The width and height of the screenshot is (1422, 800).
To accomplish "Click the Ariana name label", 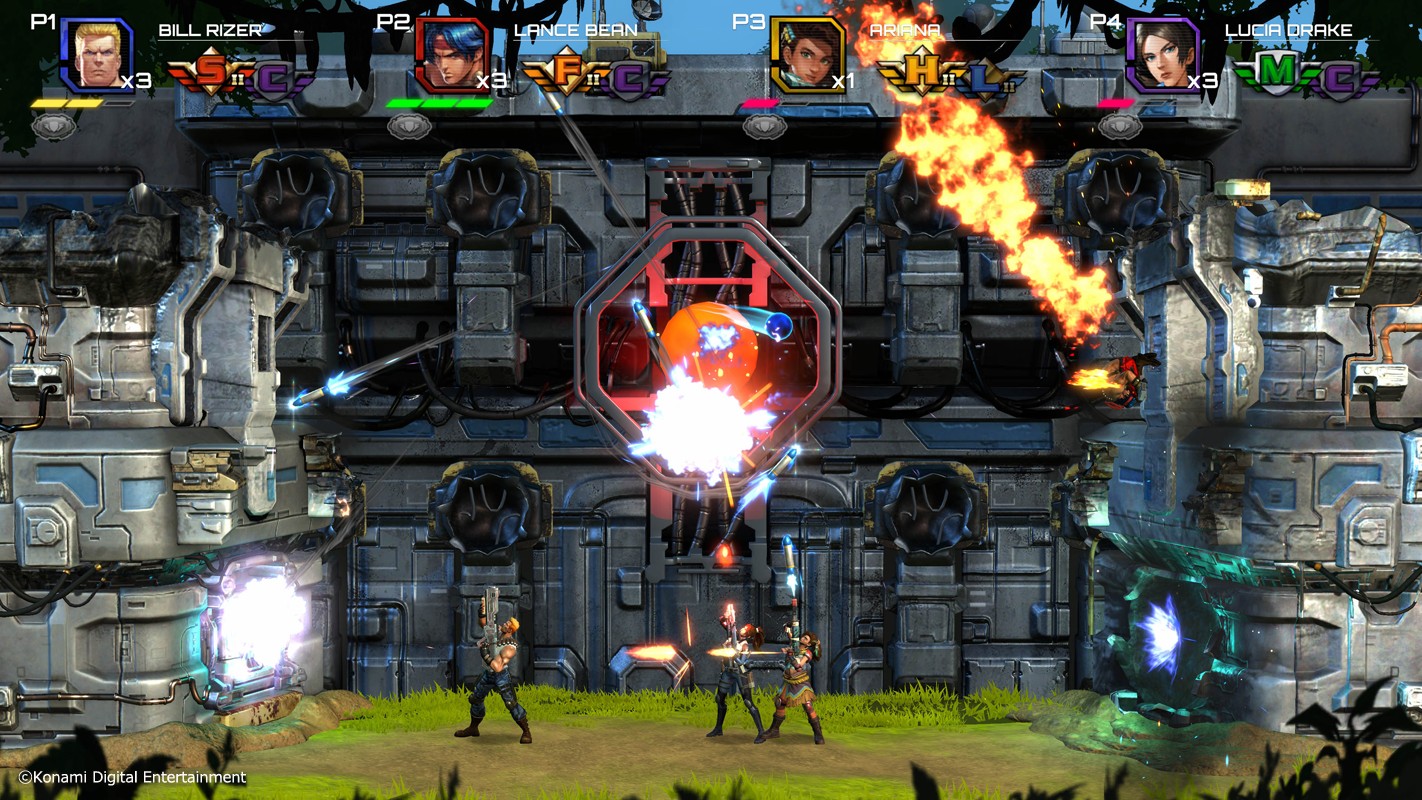I will pyautogui.click(x=905, y=31).
